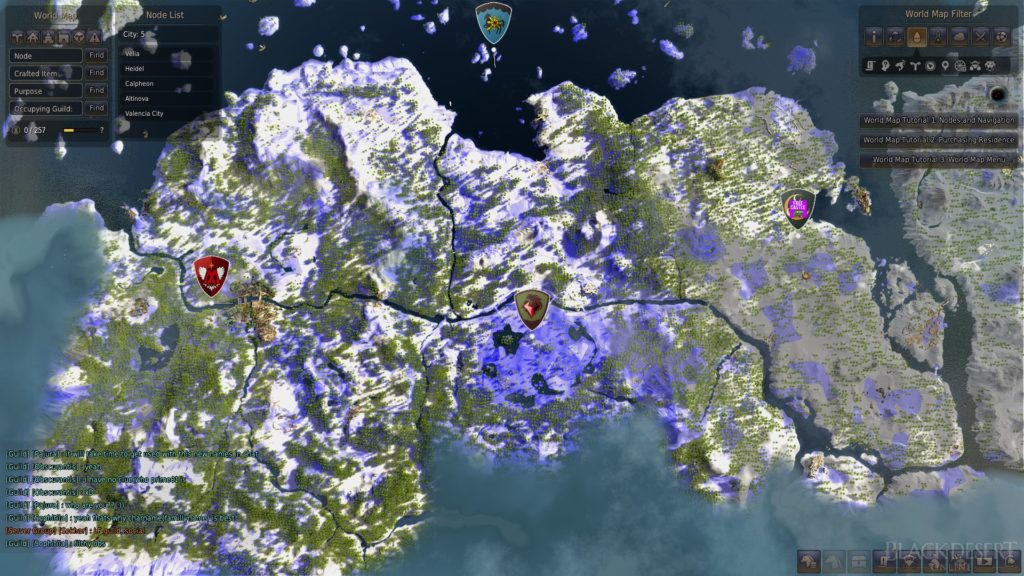Open World Map Tutorial 1: Nodes and Navigation
1024x576 pixels.
[x=939, y=120]
